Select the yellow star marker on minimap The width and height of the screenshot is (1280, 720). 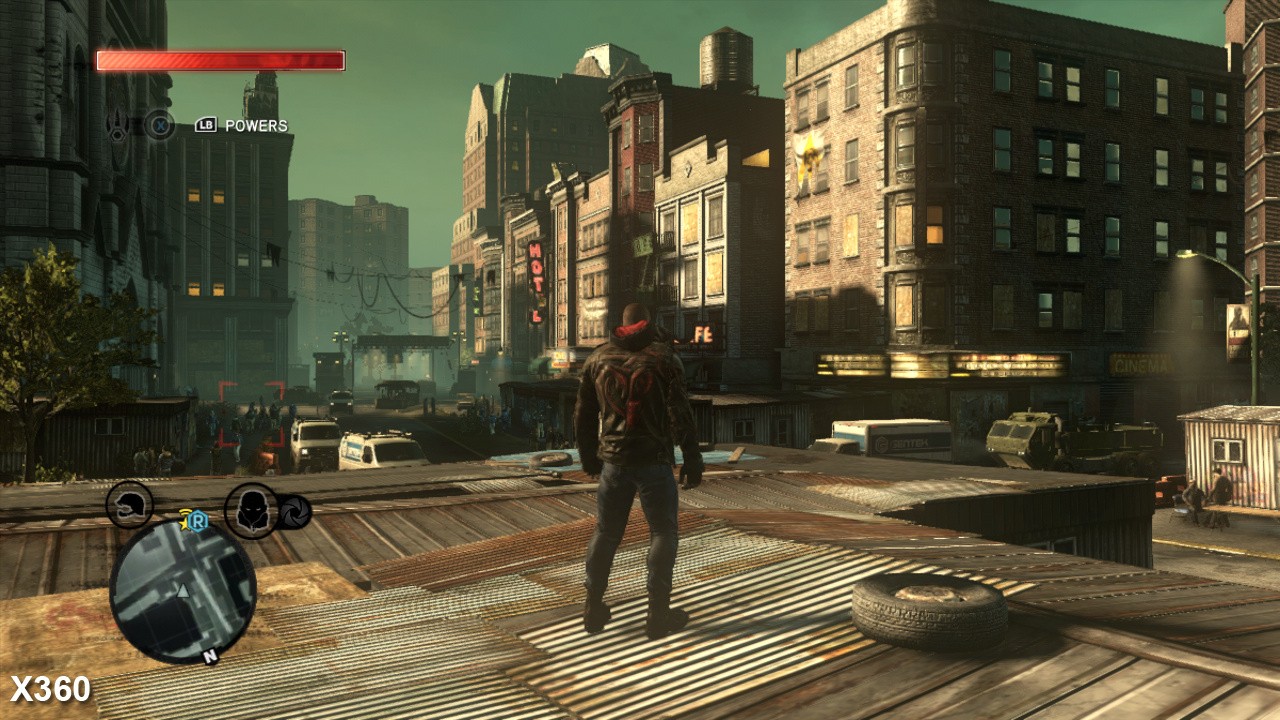coord(186,517)
